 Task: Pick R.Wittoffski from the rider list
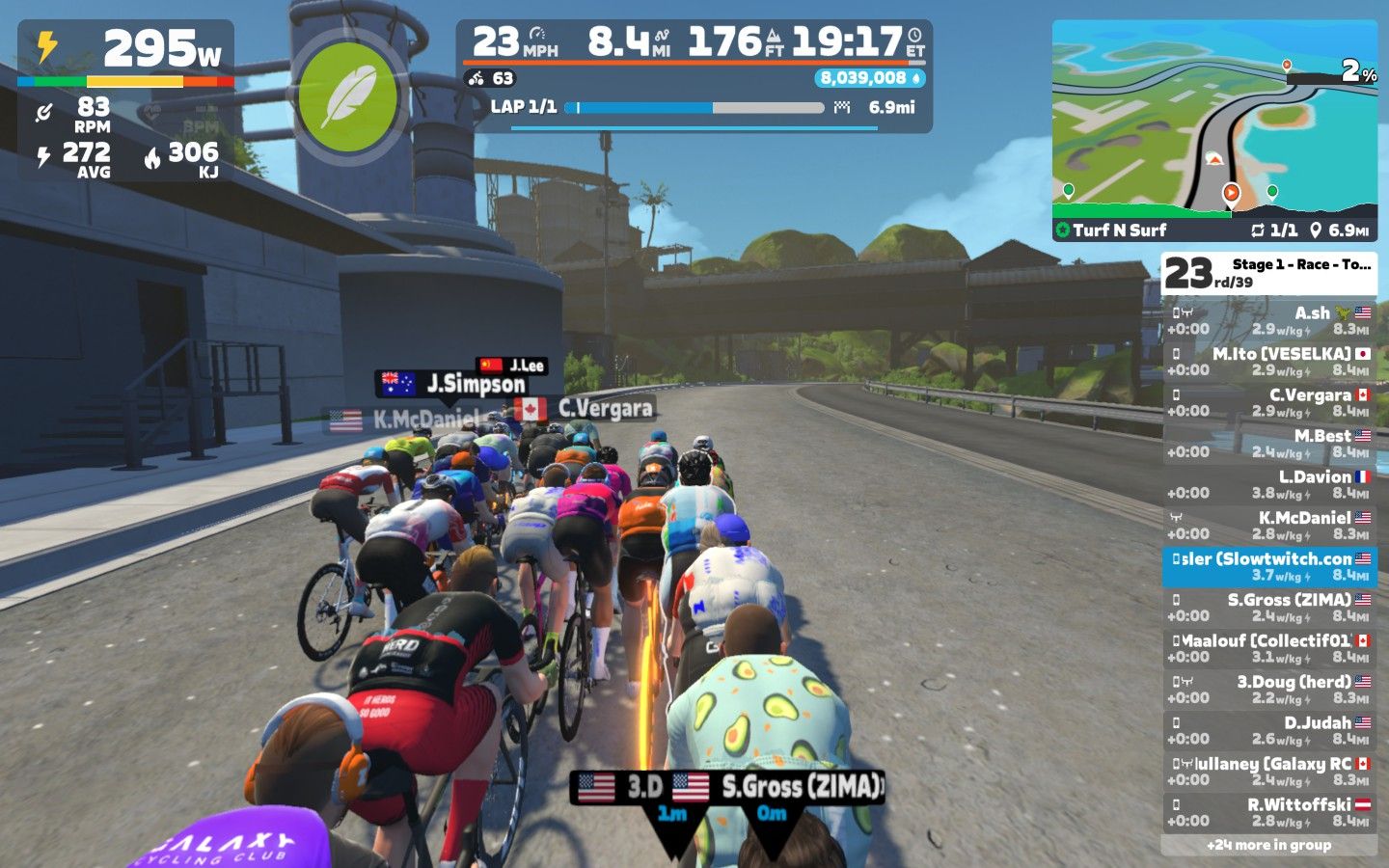[x=1269, y=812]
